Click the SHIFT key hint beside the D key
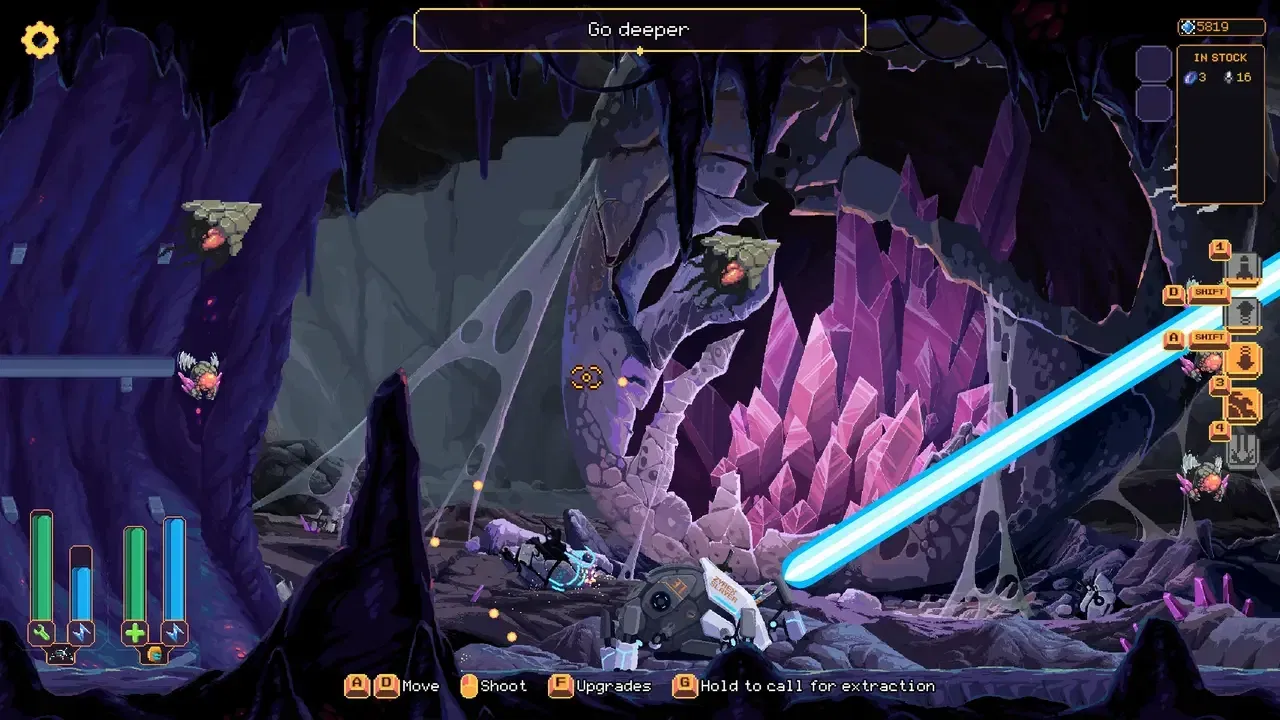 (x=1209, y=290)
